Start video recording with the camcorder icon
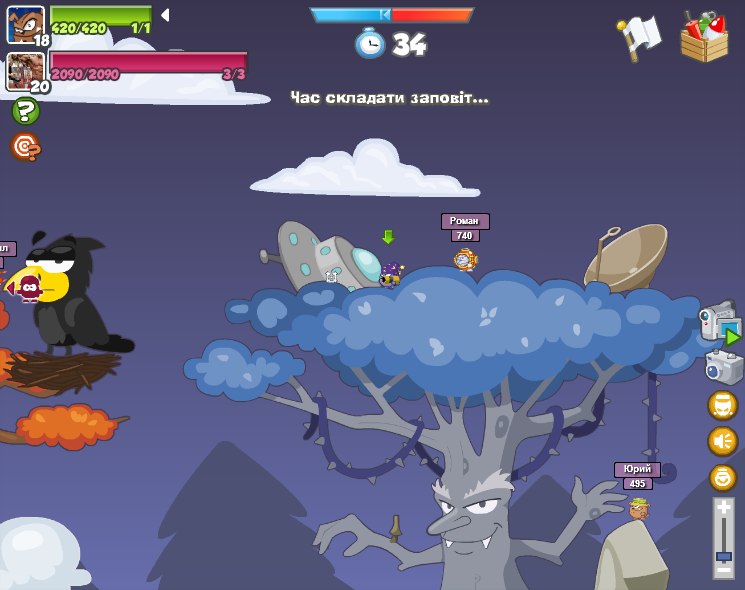The image size is (745, 590). tap(720, 322)
